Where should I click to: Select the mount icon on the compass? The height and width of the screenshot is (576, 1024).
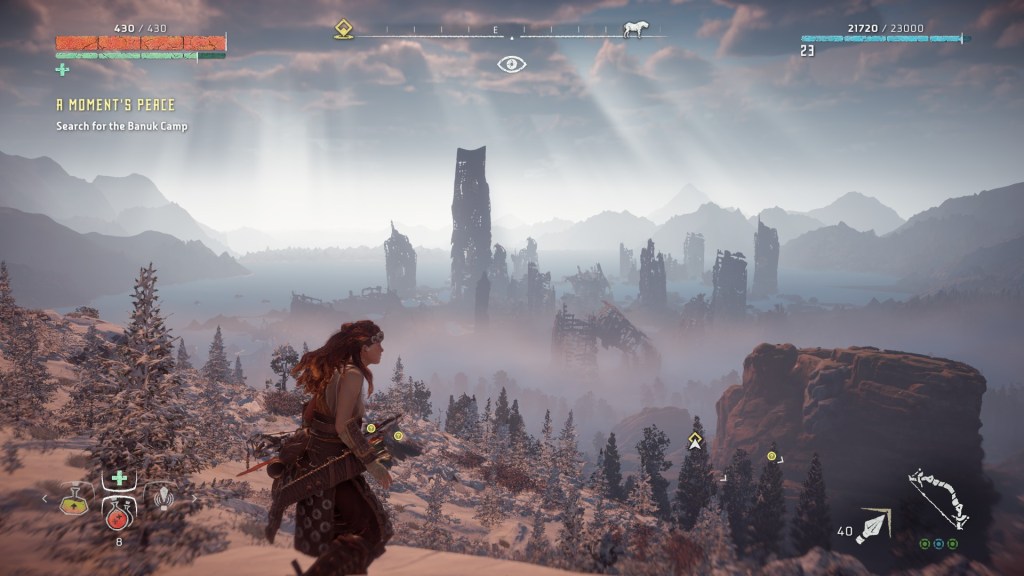(x=634, y=30)
